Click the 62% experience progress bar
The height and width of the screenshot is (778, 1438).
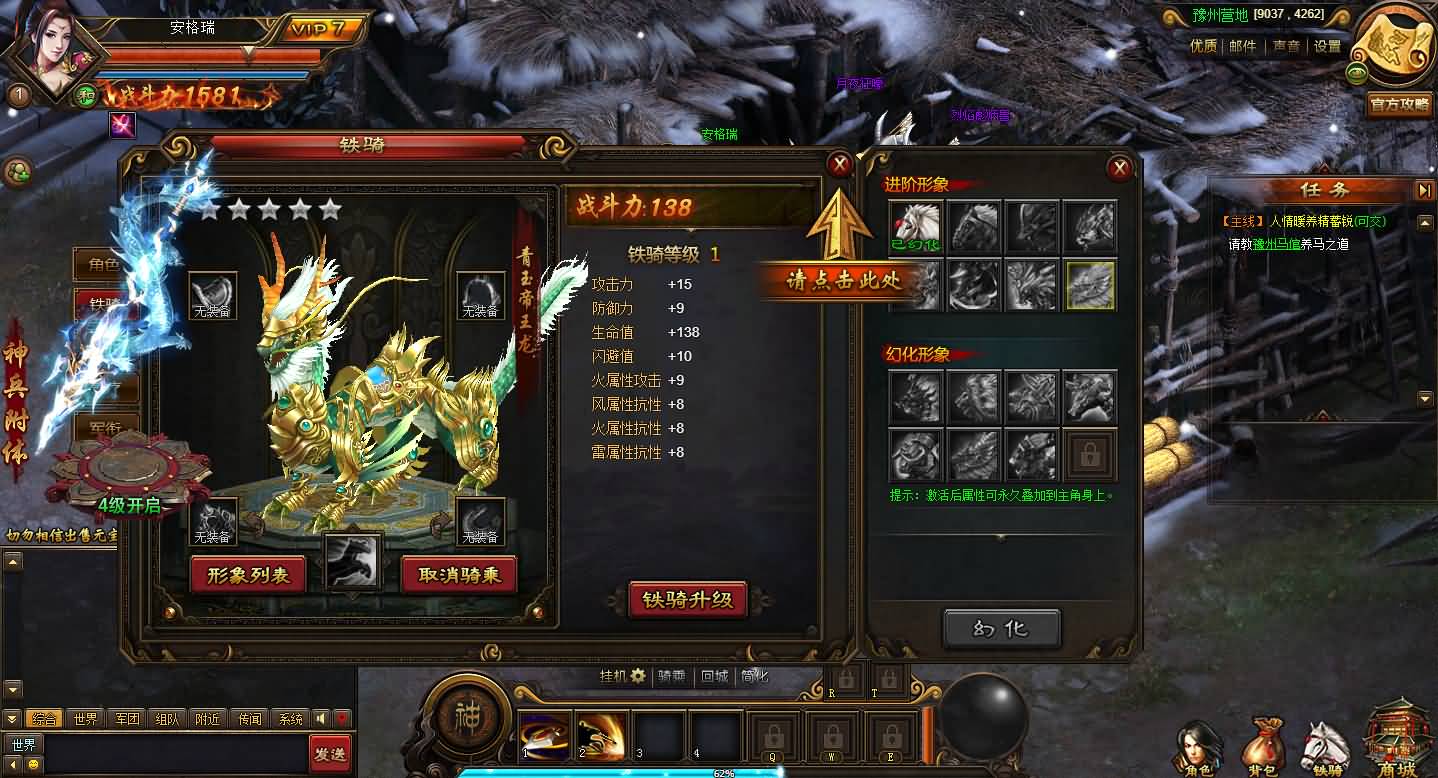pos(722,772)
